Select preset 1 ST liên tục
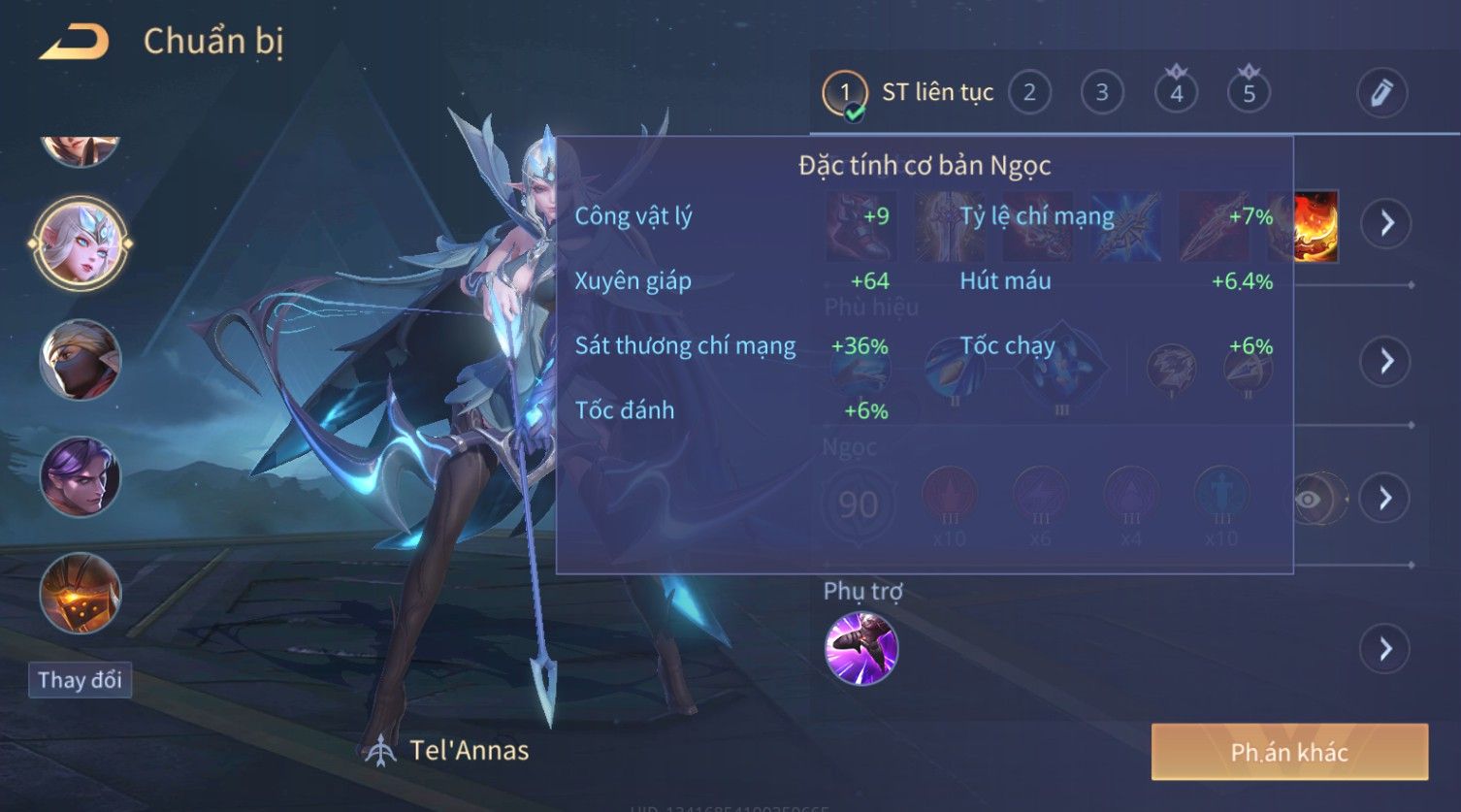Screen dimensions: 1461x812 845,93
